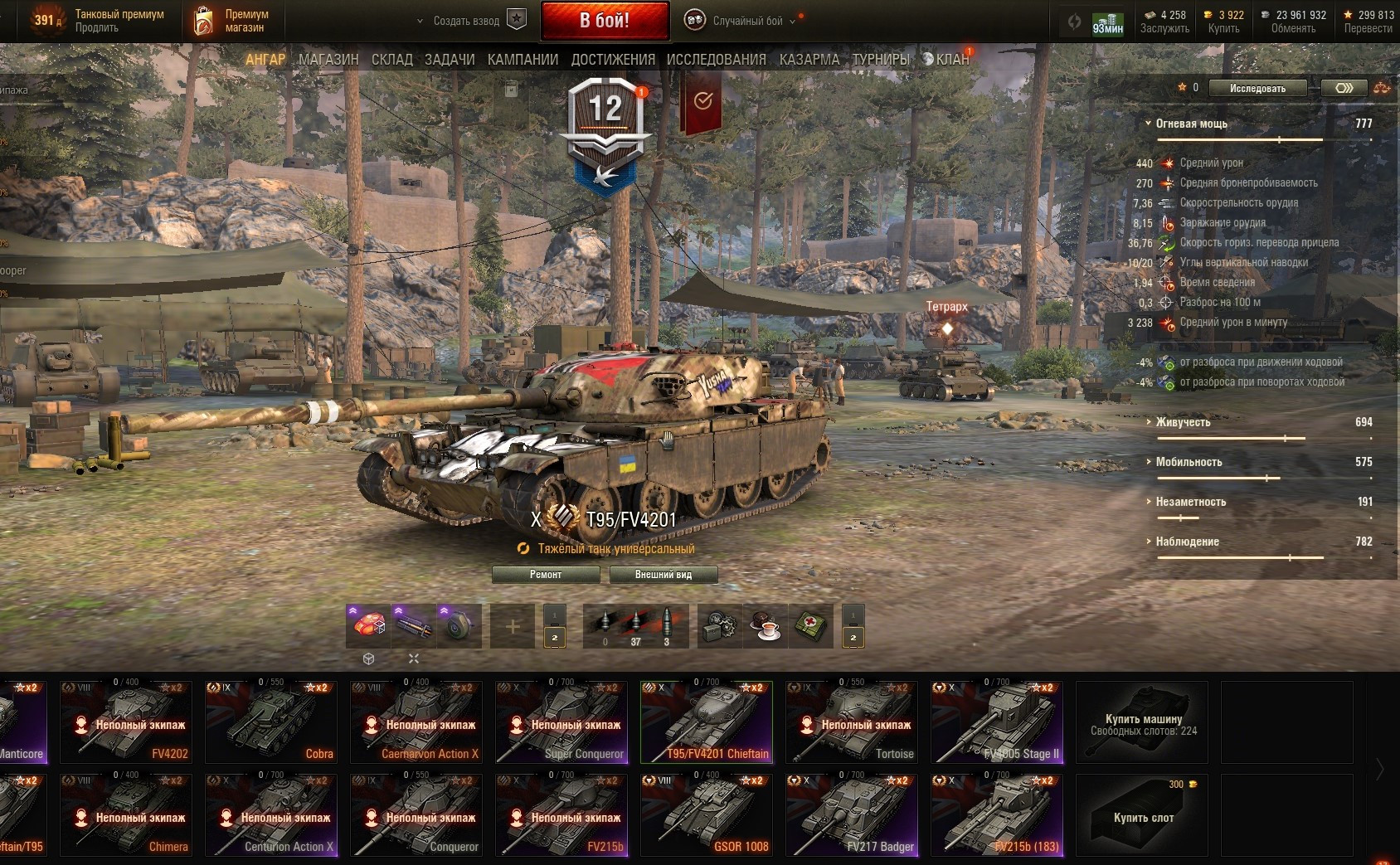Click Купить слот to buy a slot

coord(1143,816)
